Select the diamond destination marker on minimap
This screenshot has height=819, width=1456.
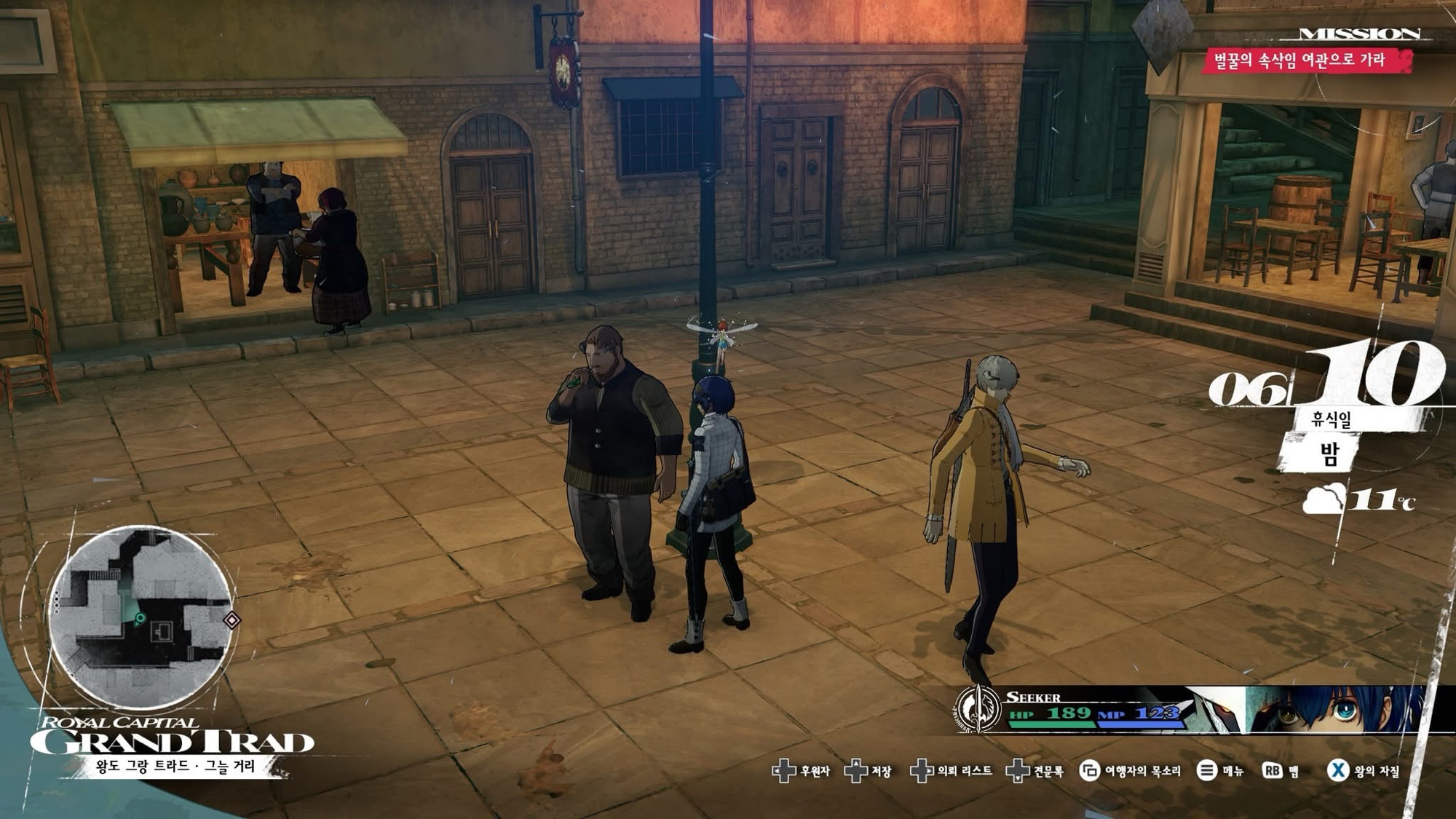coord(232,620)
